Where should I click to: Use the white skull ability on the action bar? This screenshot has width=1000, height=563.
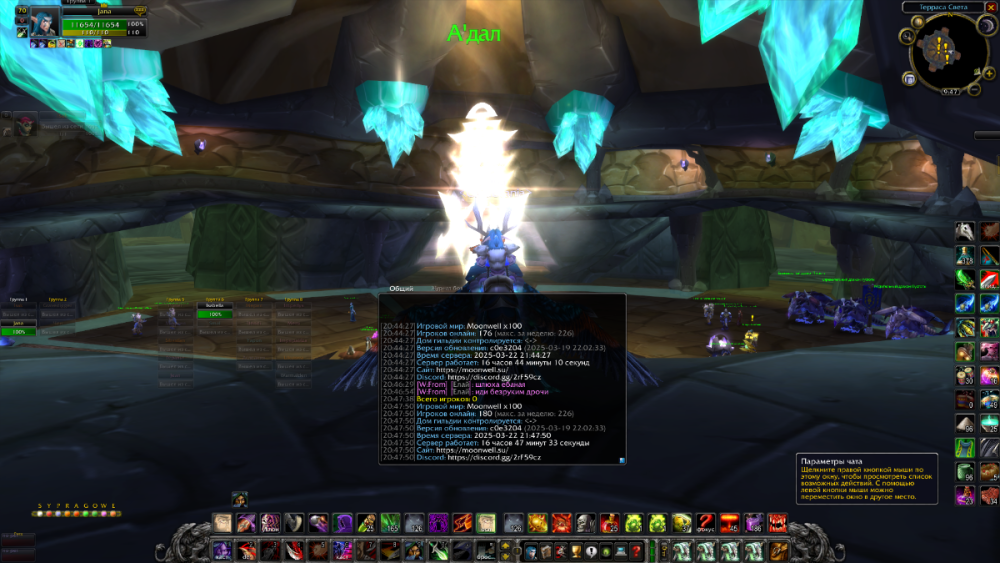coord(585,522)
